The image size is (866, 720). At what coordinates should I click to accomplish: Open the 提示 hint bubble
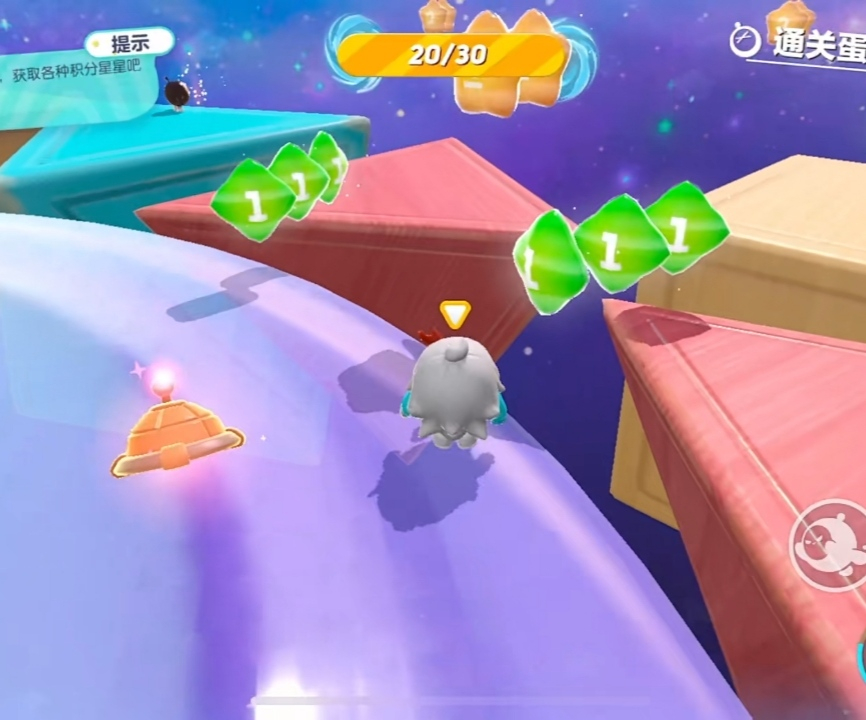(x=129, y=43)
